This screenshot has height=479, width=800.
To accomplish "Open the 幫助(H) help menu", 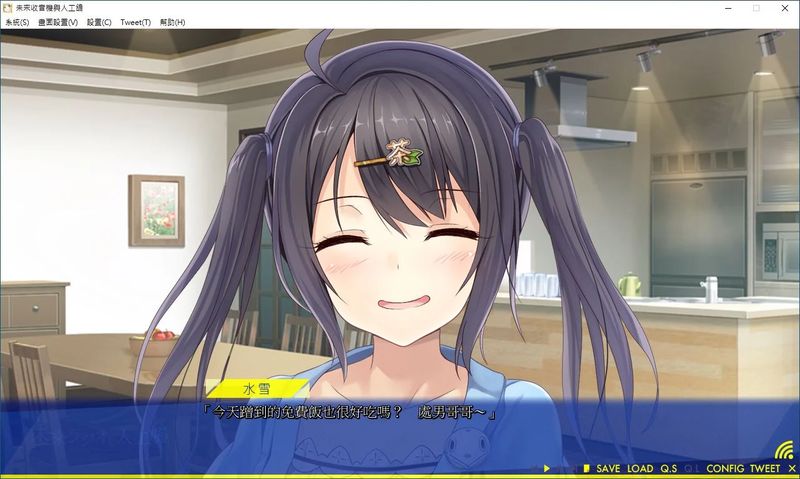I will (x=173, y=22).
